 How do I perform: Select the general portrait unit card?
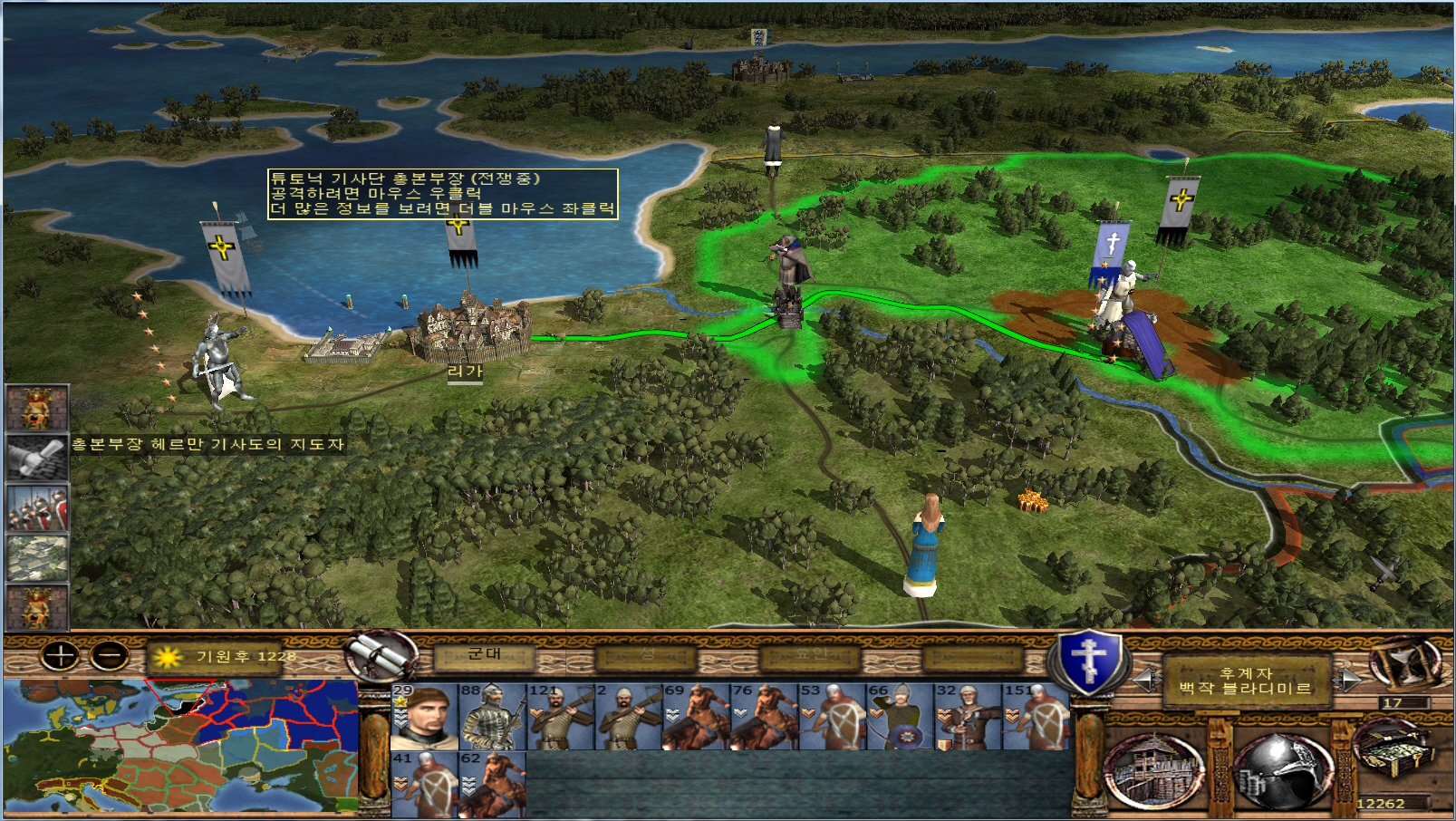point(425,717)
